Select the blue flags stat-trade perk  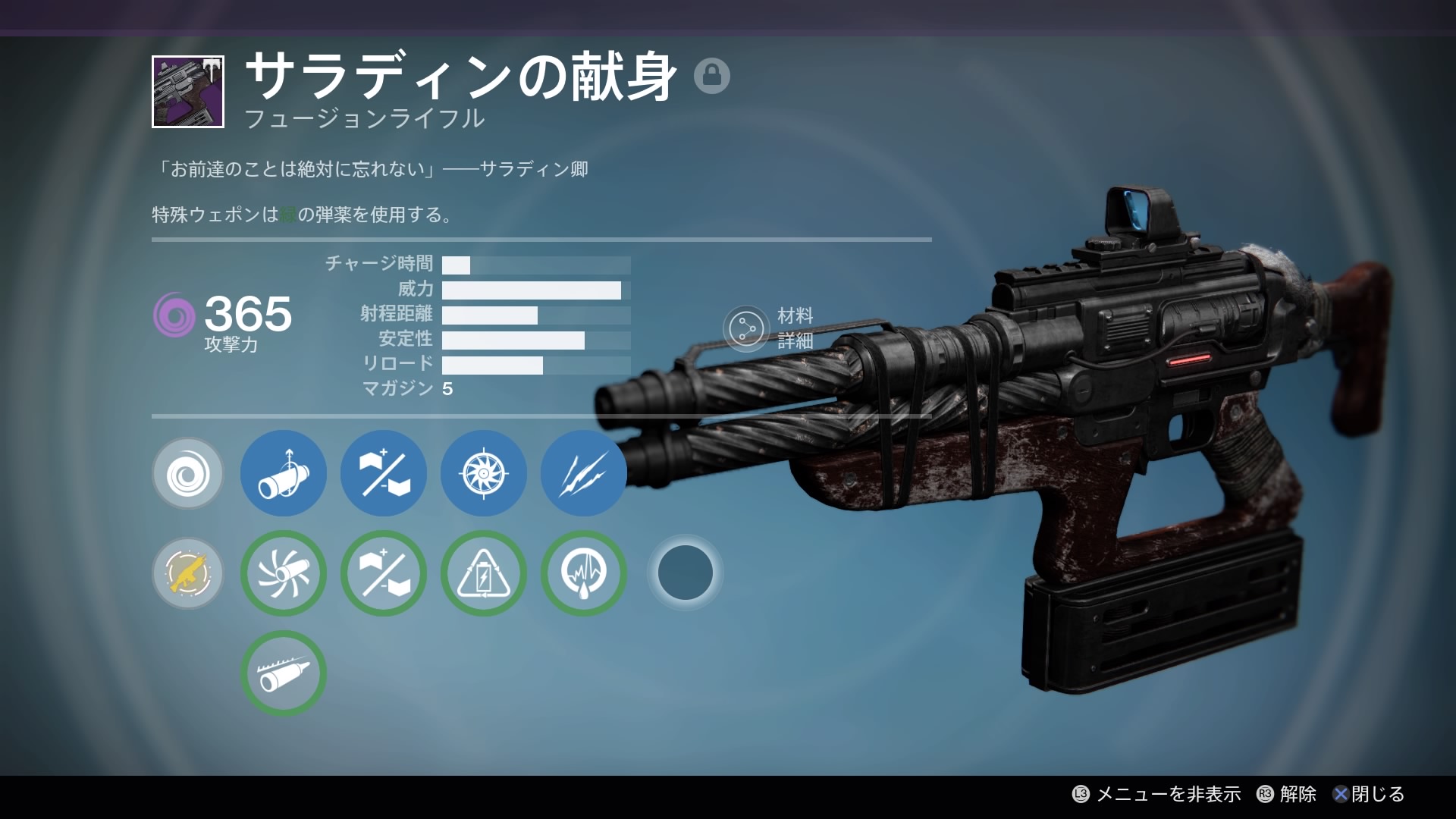point(384,474)
